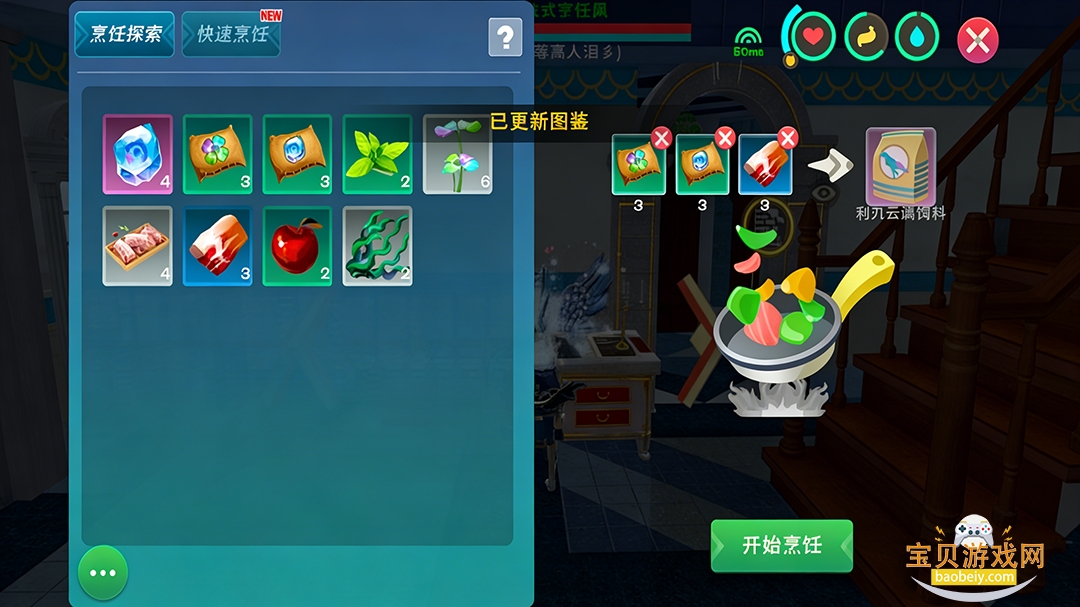
Task: Open the 快速烹饪 tab
Action: point(232,34)
